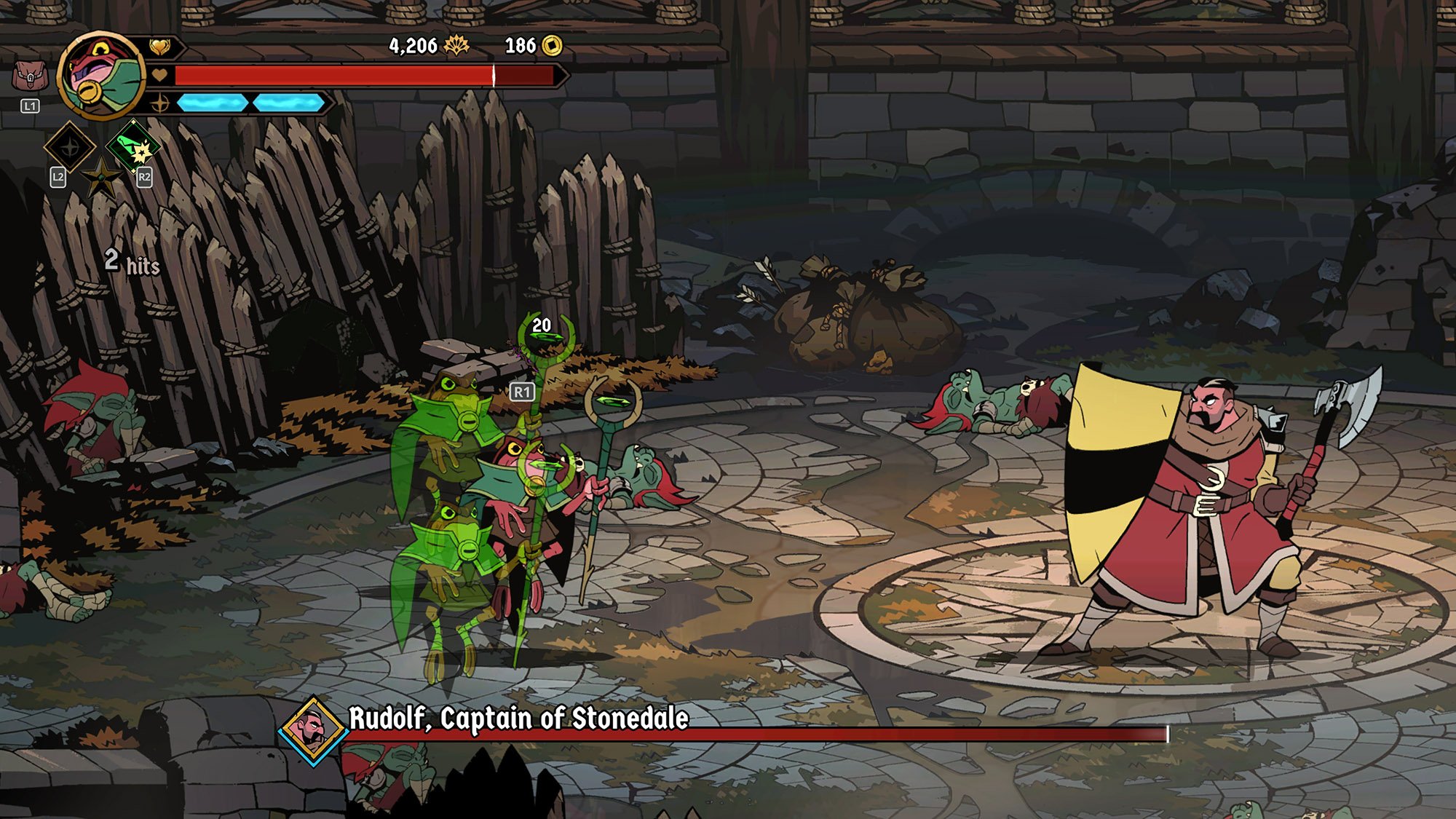Image resolution: width=1456 pixels, height=819 pixels.
Task: Click the golden winged heart icon
Action: (160, 47)
